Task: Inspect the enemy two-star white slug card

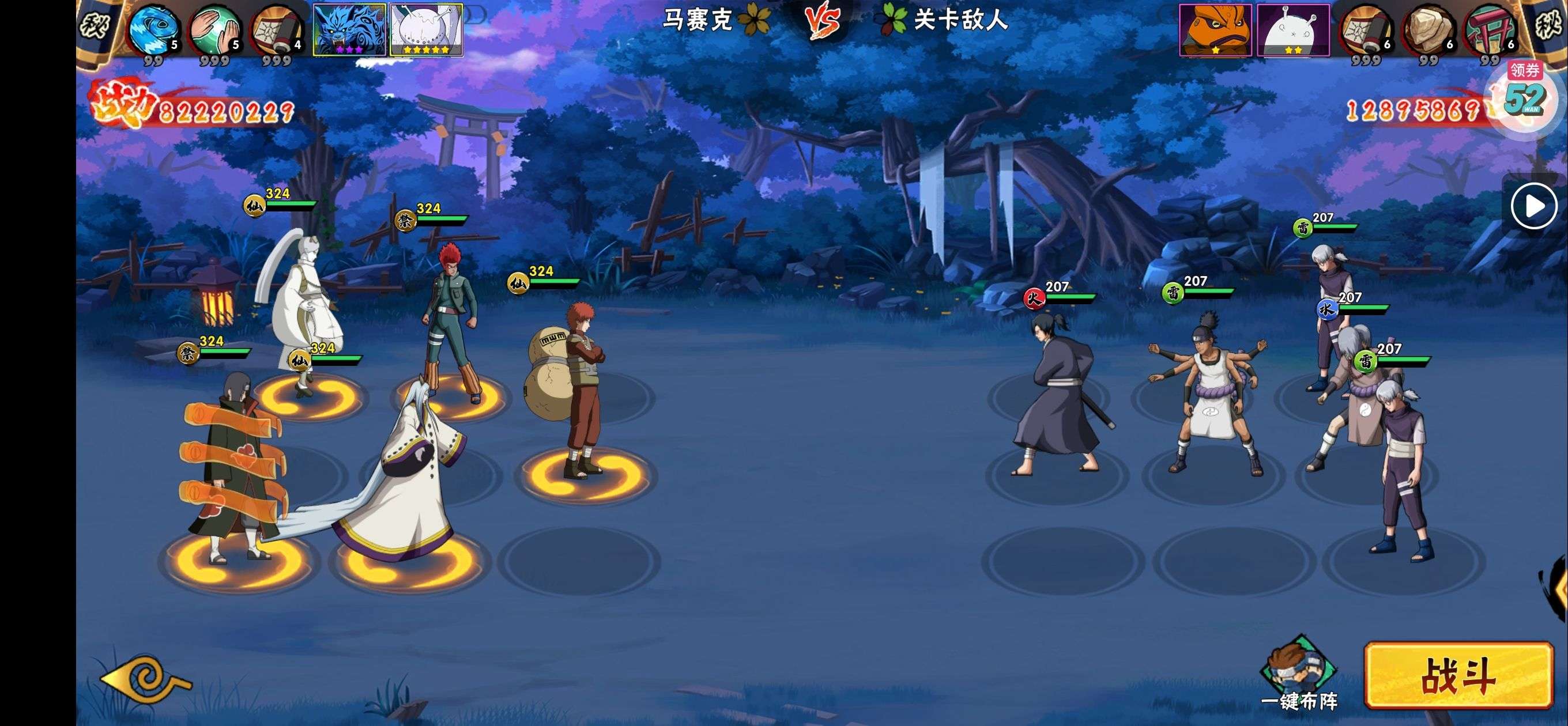Action: (1293, 29)
